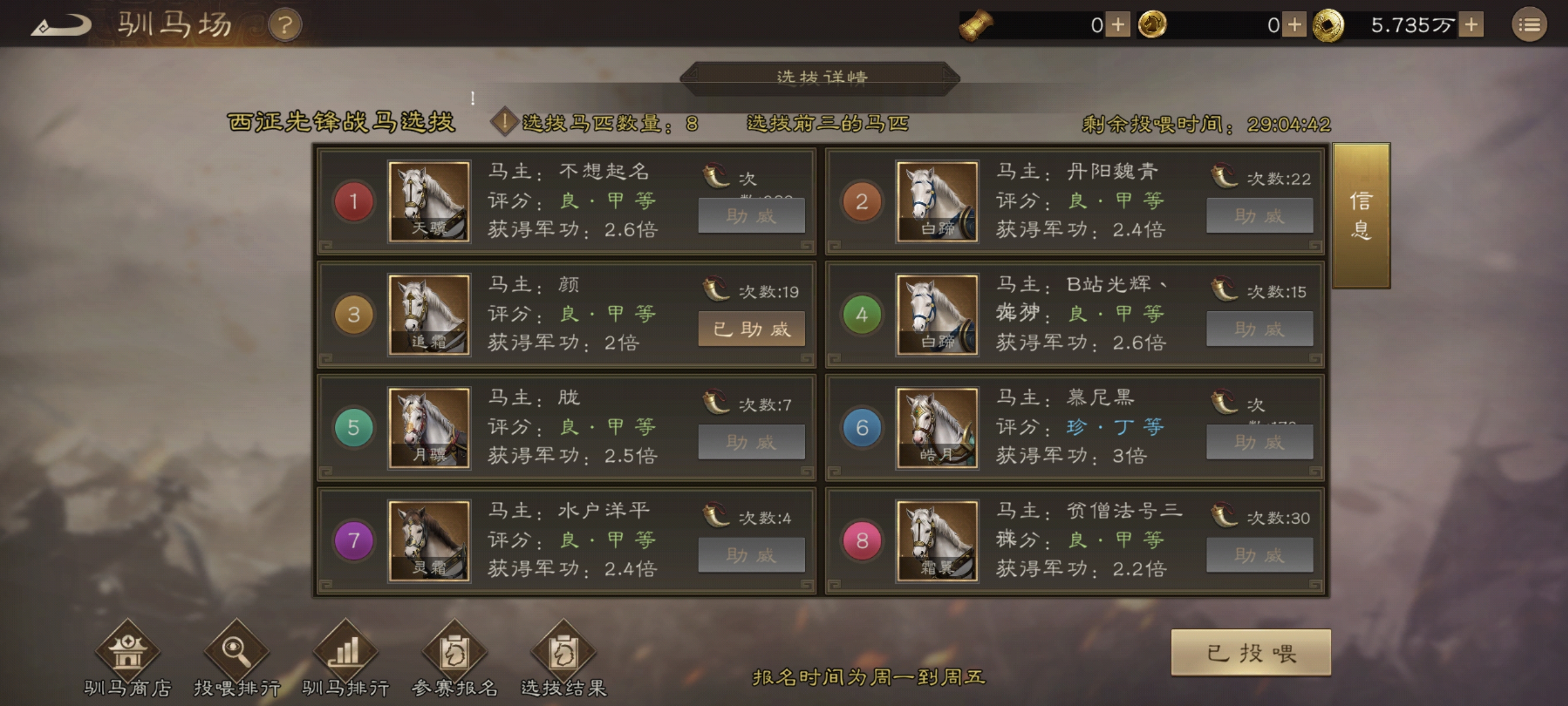Open the 选拔详情 header tab
The height and width of the screenshot is (706, 1568).
click(822, 76)
